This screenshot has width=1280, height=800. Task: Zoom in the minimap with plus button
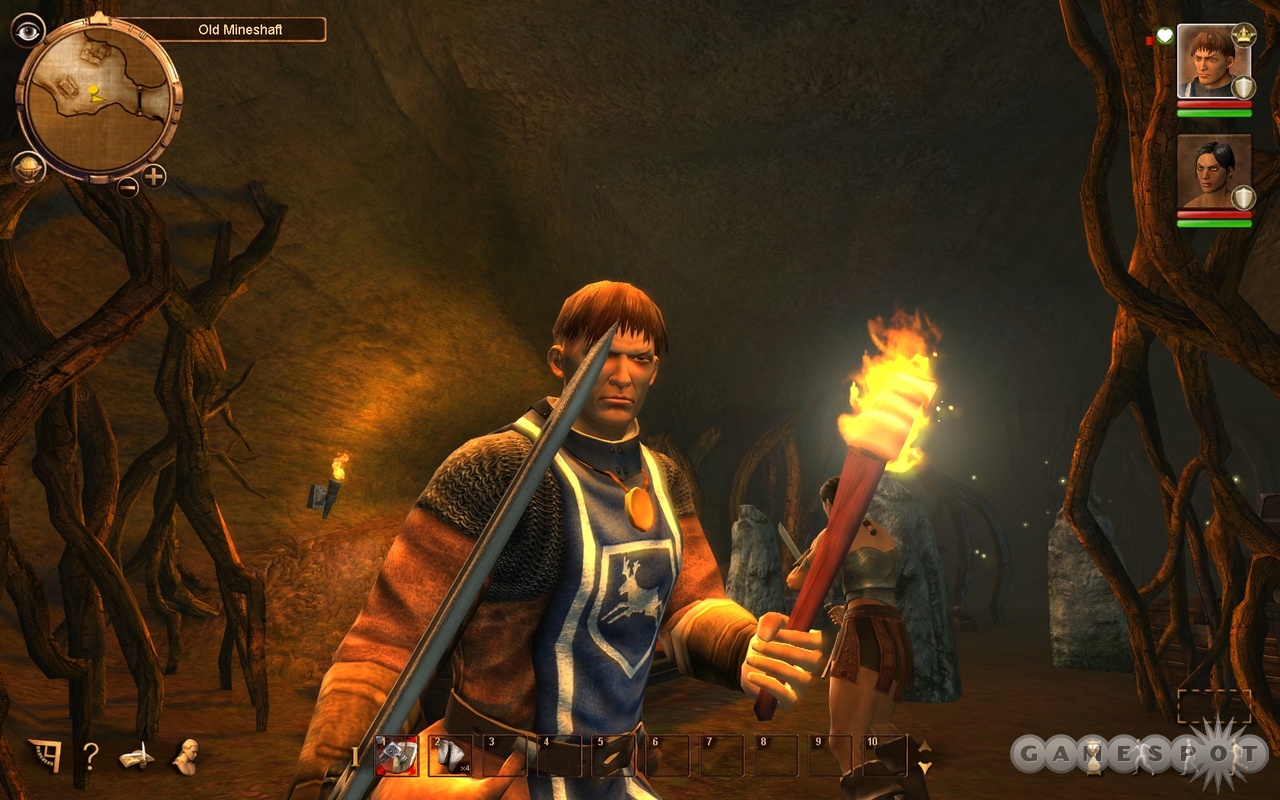154,177
